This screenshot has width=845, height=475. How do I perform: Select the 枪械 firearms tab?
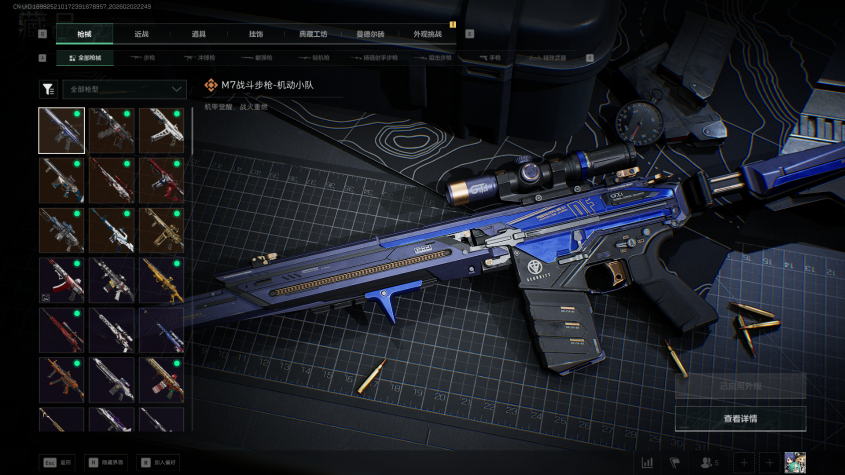pyautogui.click(x=84, y=34)
